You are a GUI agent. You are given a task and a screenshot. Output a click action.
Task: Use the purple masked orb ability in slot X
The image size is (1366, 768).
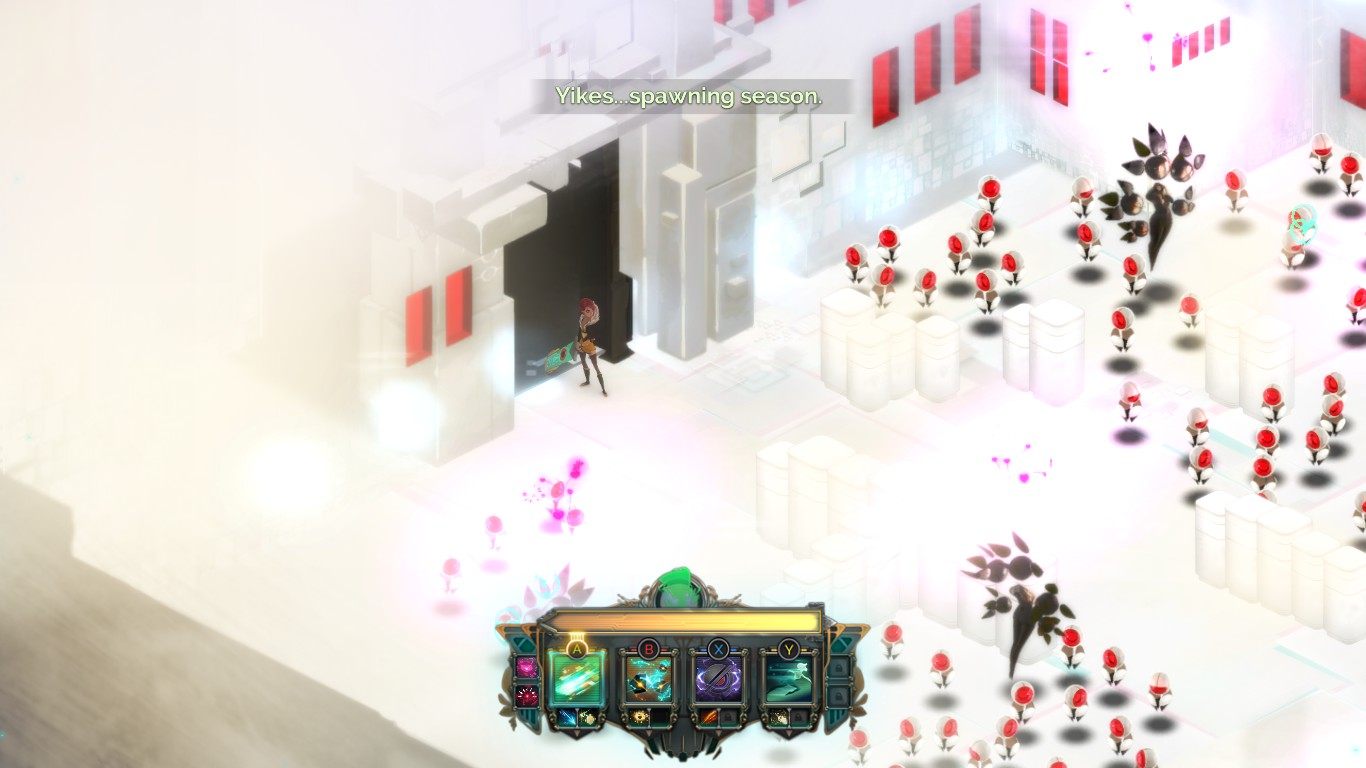[x=718, y=679]
